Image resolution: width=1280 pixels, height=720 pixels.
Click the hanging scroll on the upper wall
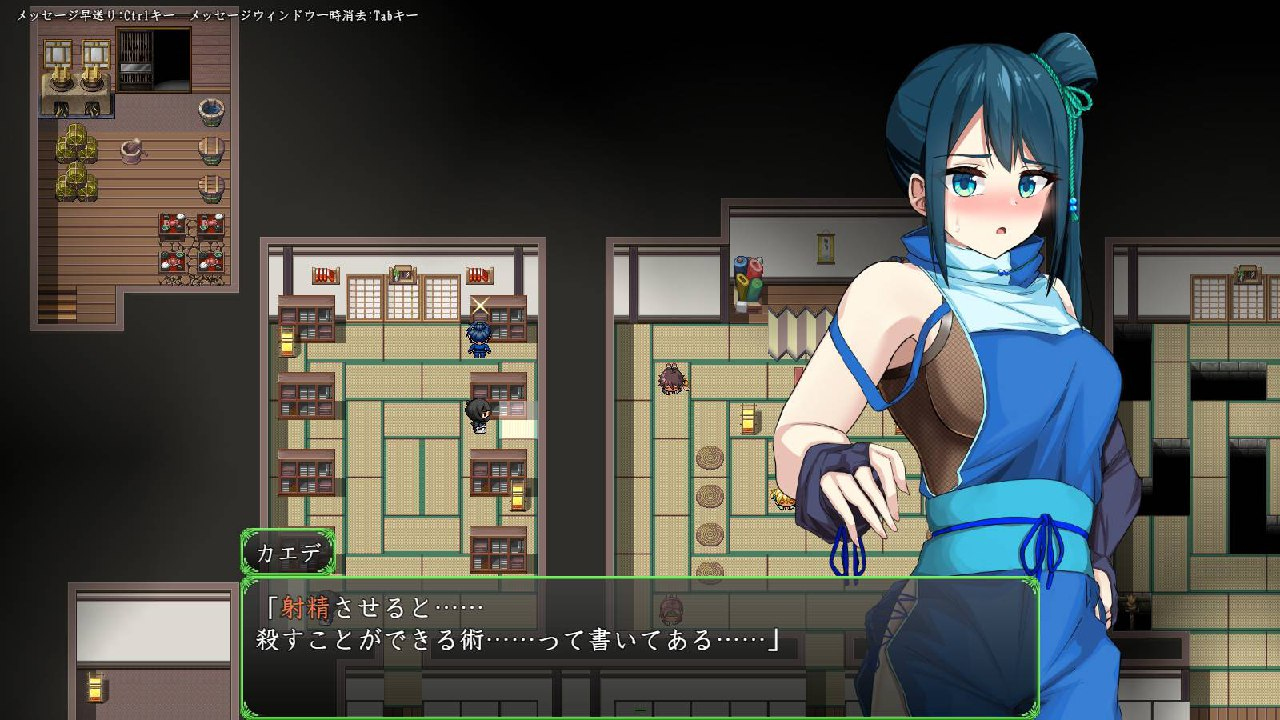[x=825, y=245]
